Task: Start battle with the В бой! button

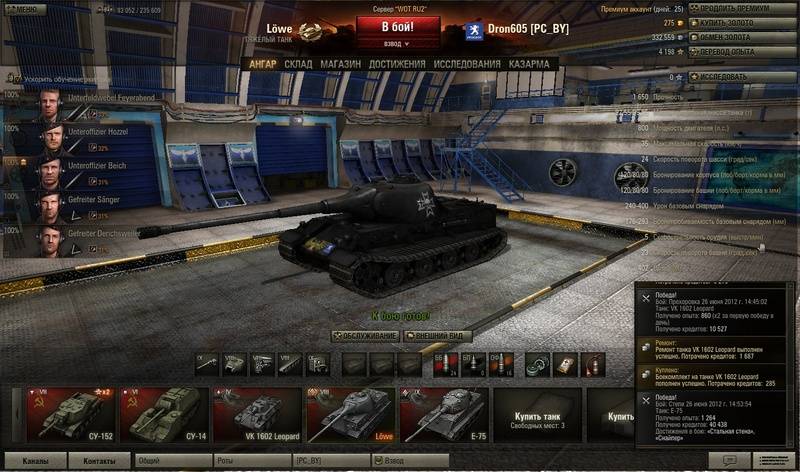Action: (x=398, y=25)
